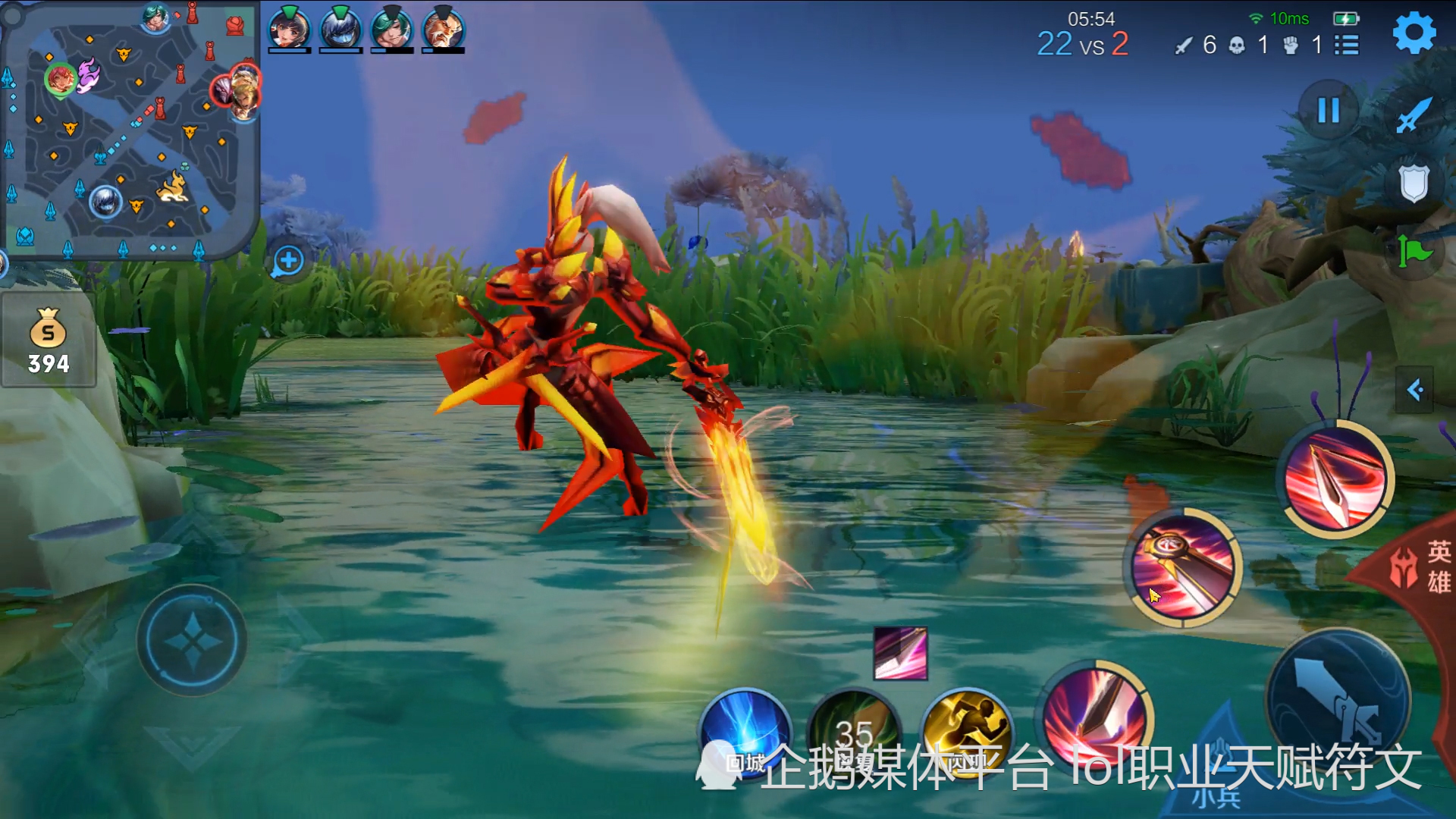Open the gold shop showing 394

click(49, 341)
